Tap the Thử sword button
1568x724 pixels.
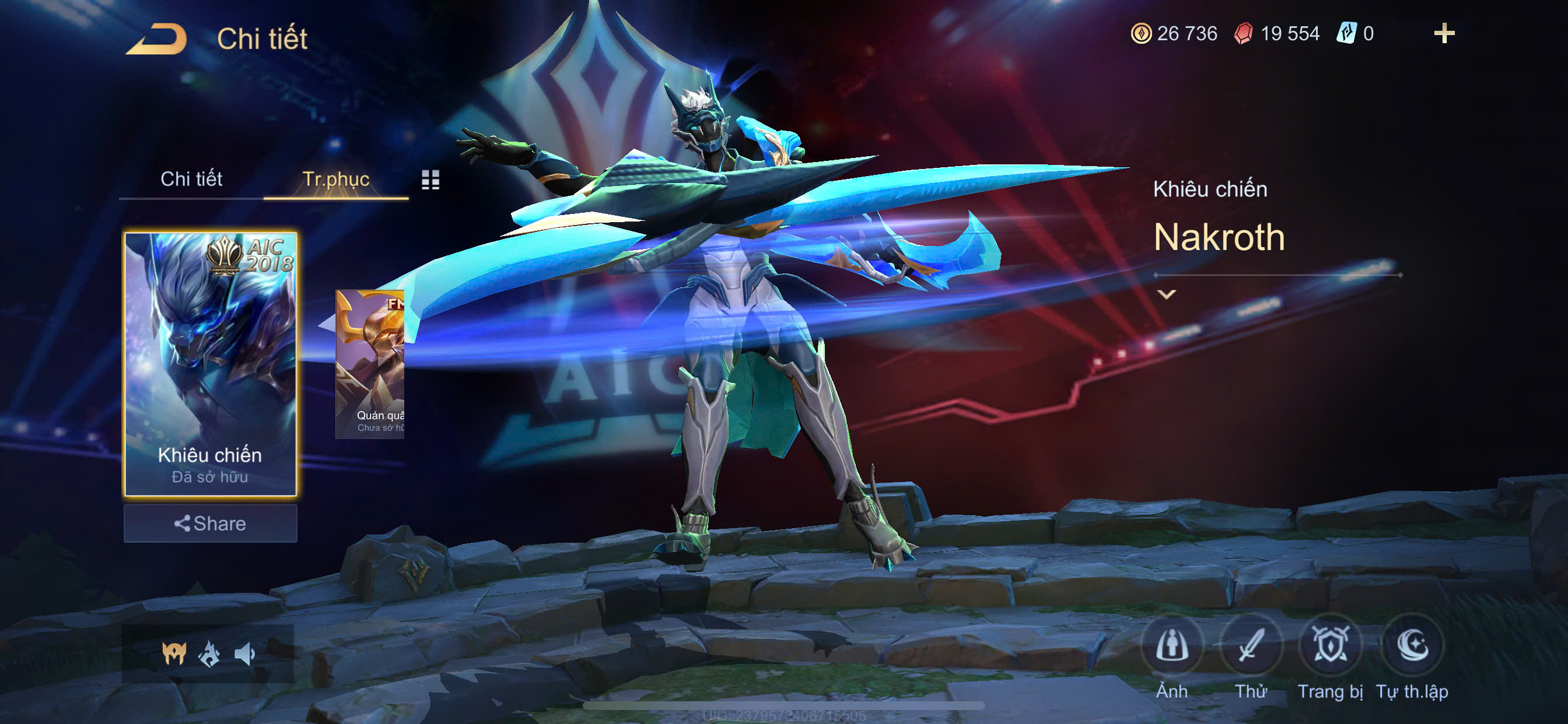1251,645
